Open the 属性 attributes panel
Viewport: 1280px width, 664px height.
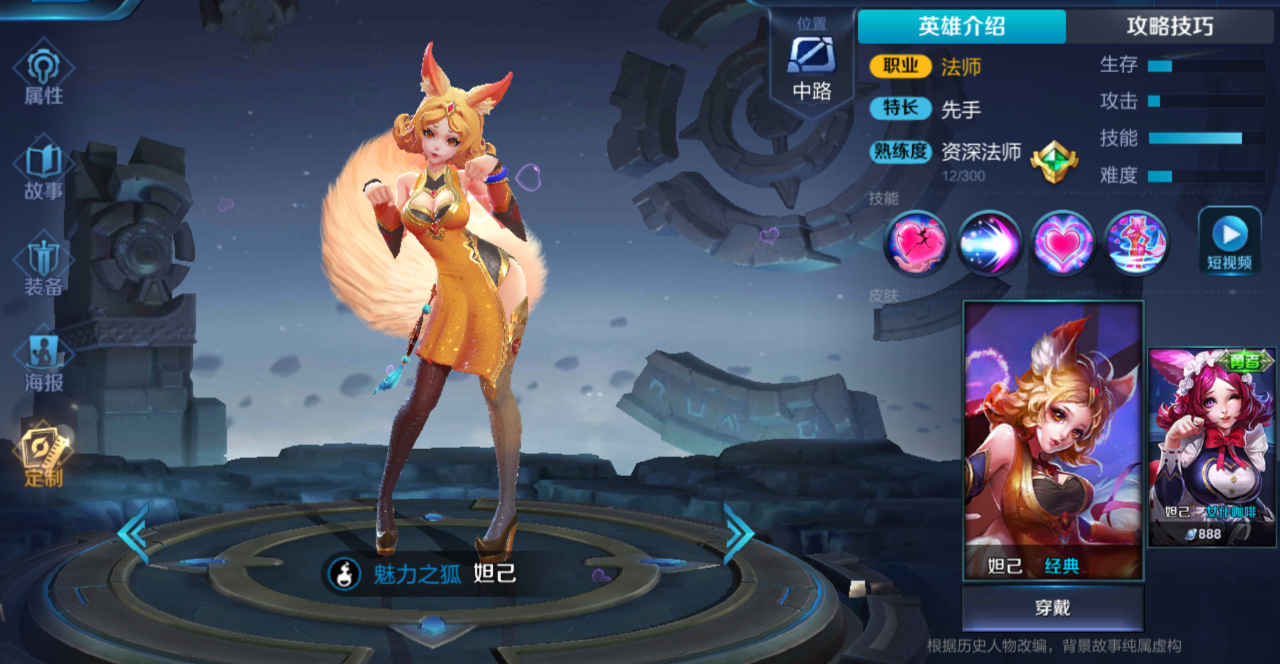(x=43, y=74)
